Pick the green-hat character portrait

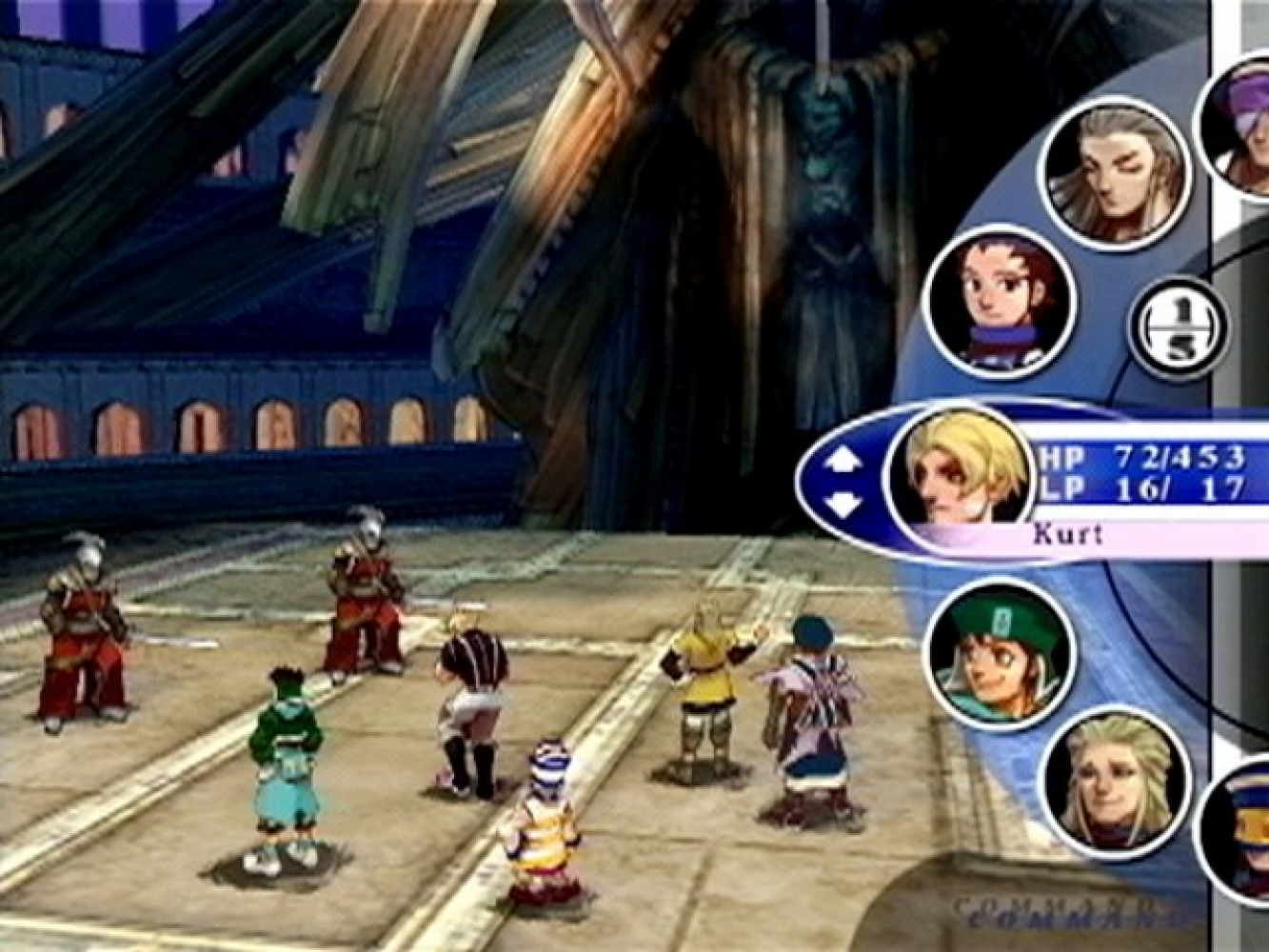click(1000, 652)
